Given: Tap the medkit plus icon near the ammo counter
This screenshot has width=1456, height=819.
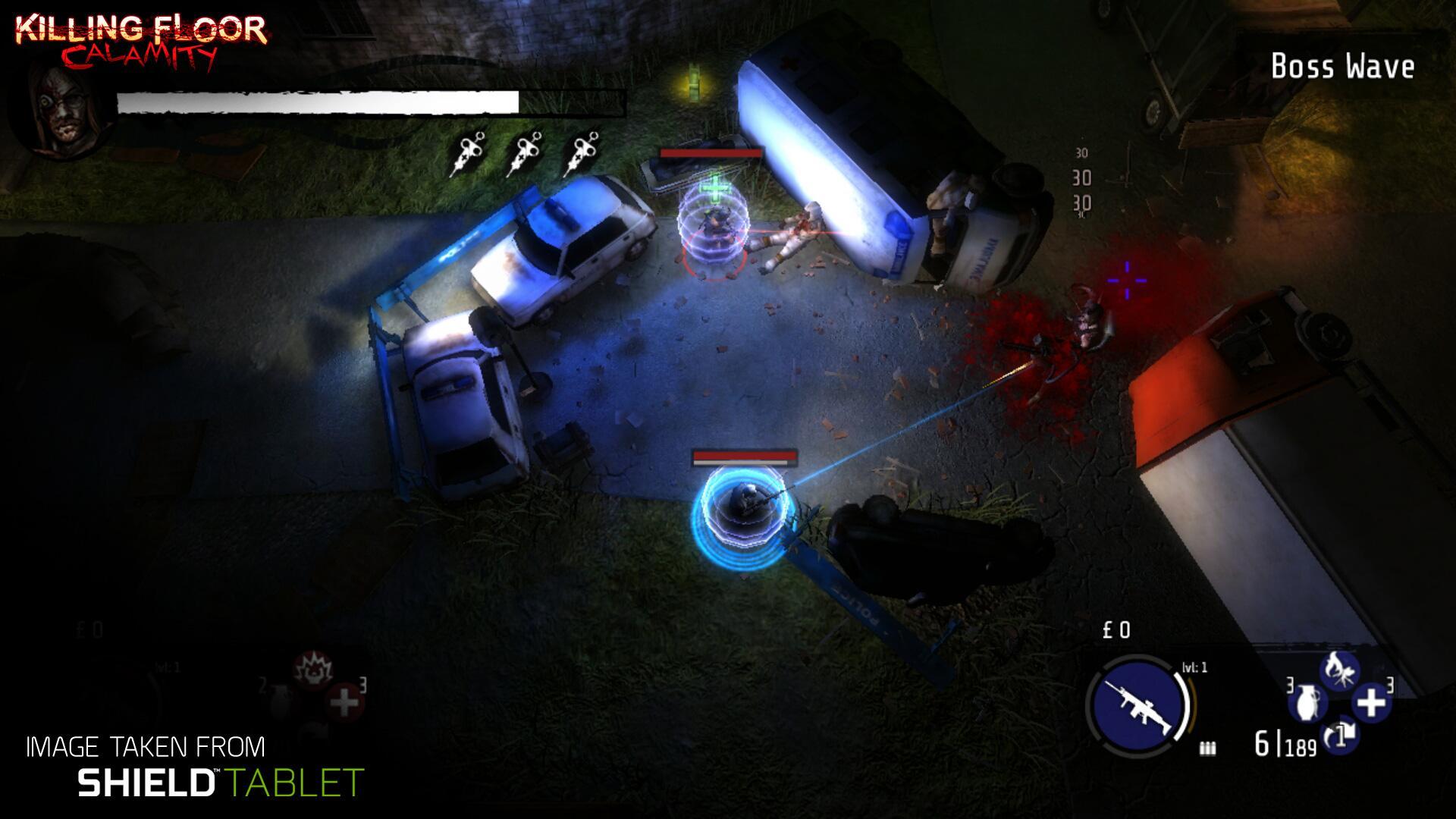Looking at the screenshot, I should click(1372, 702).
